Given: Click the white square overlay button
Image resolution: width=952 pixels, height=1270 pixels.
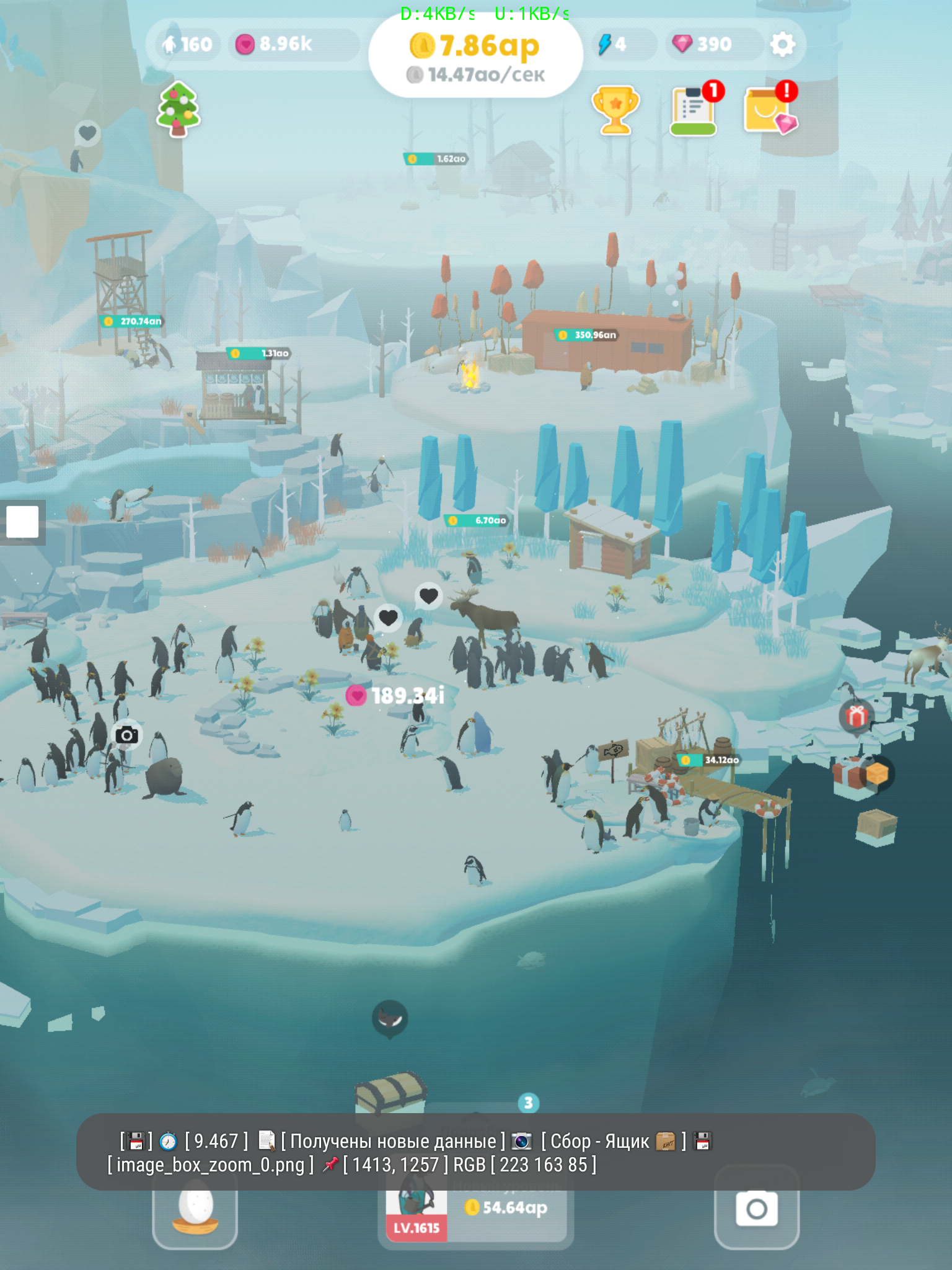Looking at the screenshot, I should coord(22,522).
